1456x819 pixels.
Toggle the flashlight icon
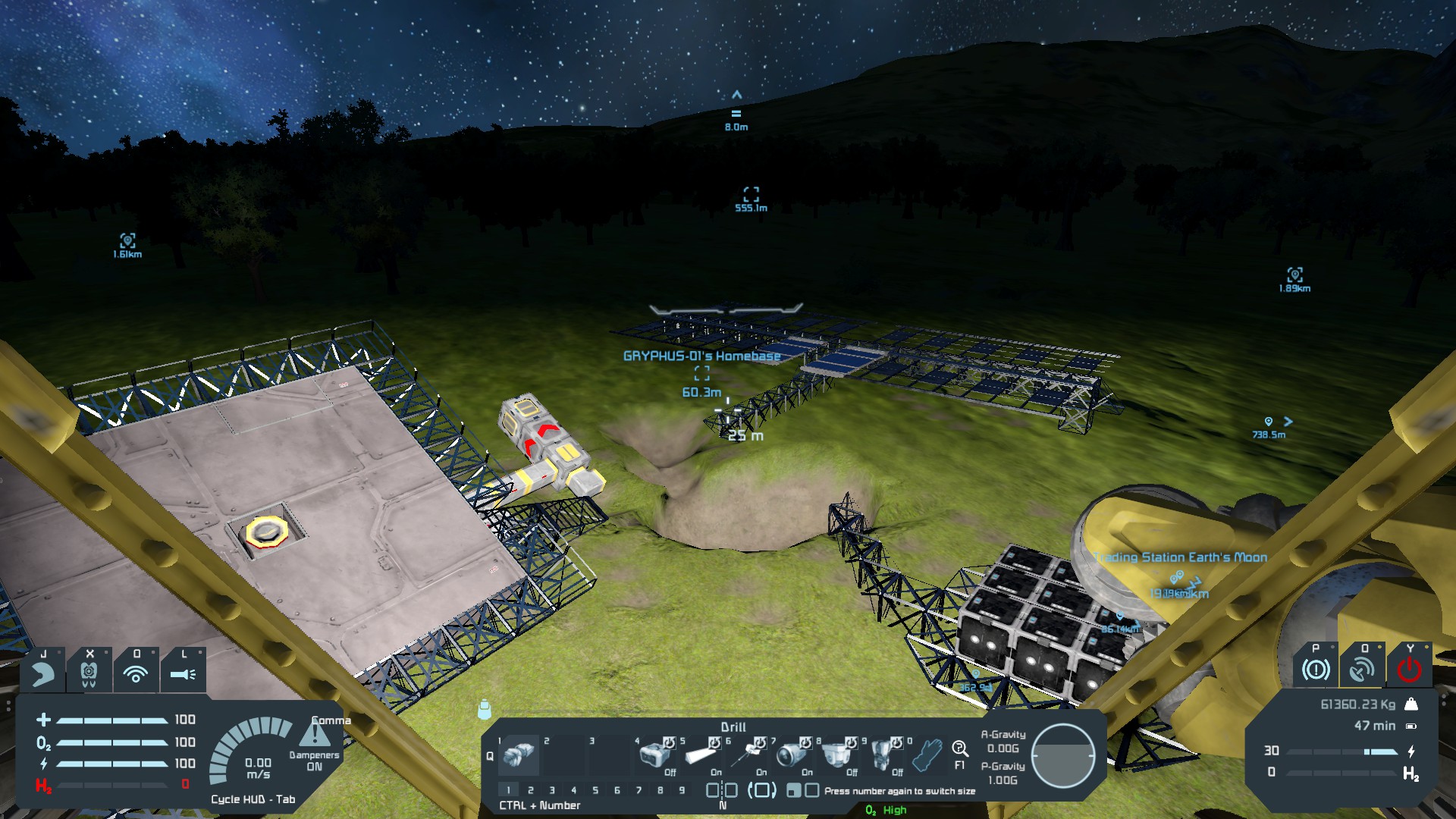click(183, 673)
